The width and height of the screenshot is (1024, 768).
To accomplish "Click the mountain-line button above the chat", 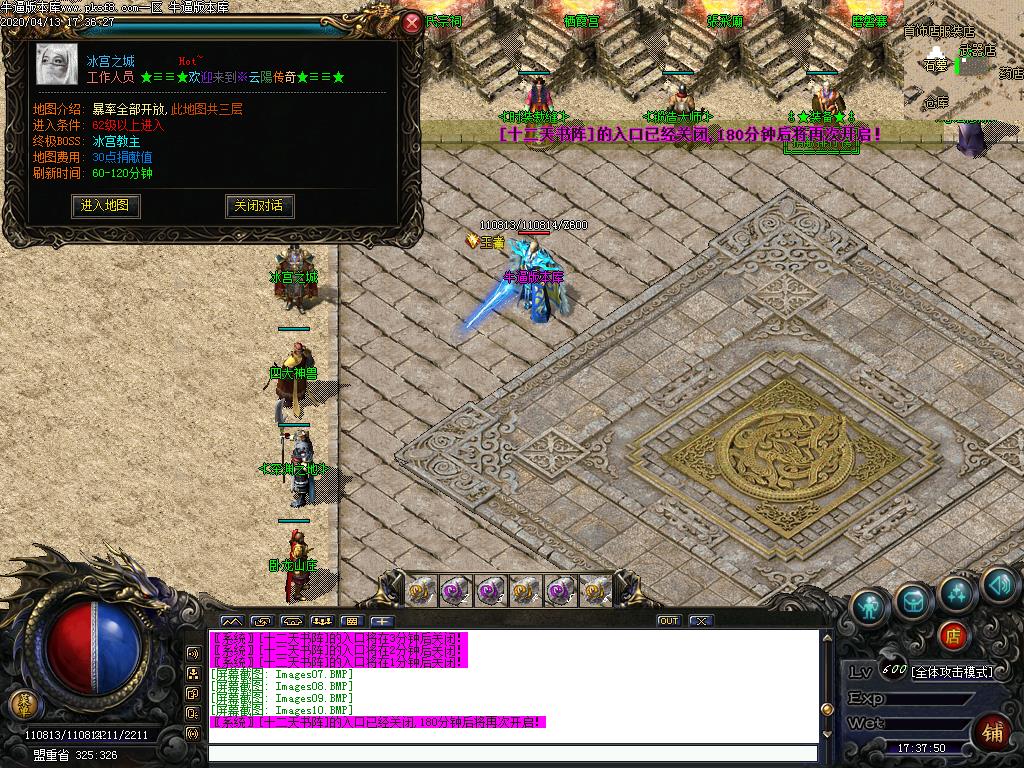I will coord(231,621).
